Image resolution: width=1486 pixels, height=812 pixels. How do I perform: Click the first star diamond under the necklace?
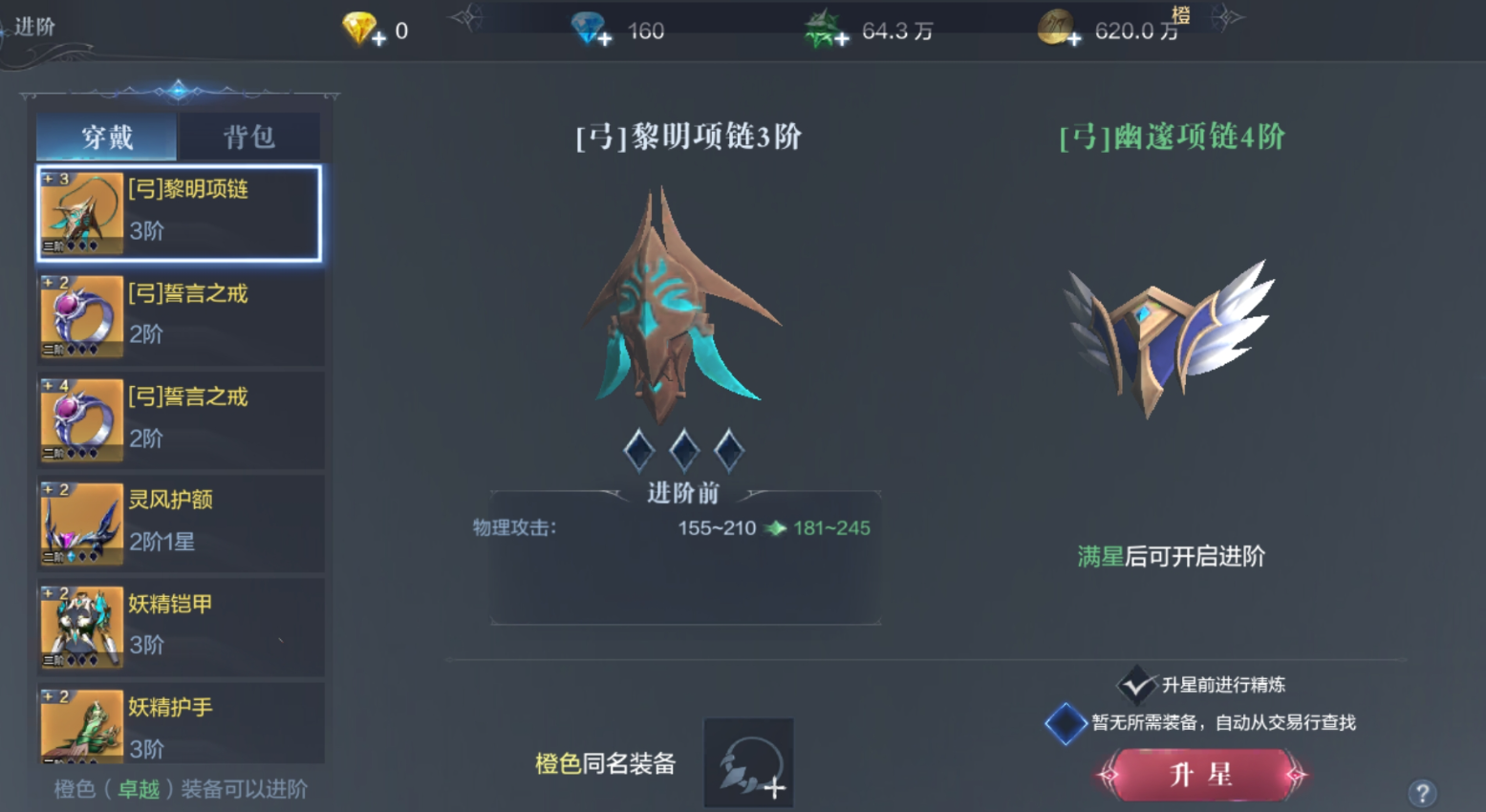[x=638, y=449]
